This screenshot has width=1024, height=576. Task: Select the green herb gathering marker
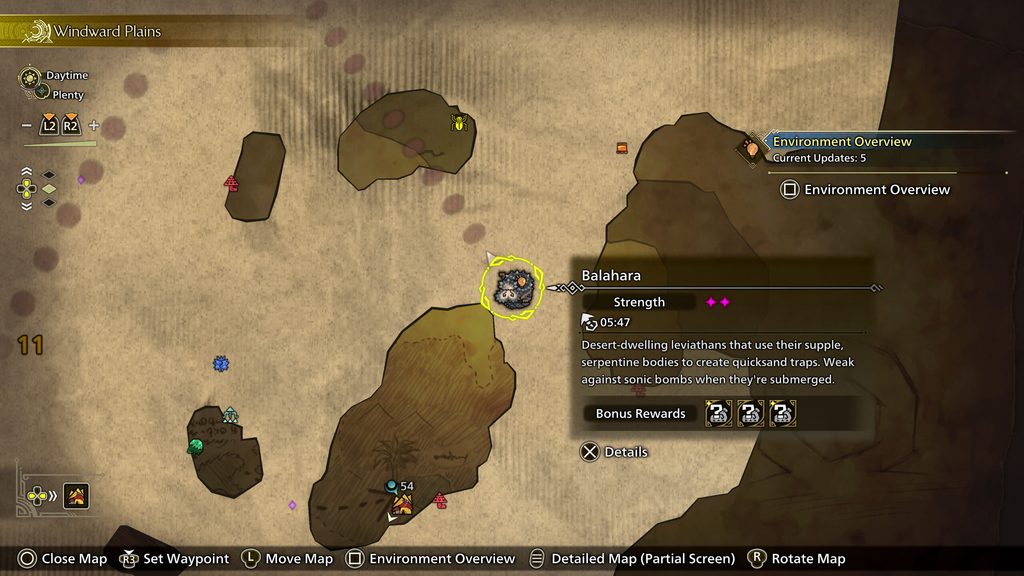point(195,446)
